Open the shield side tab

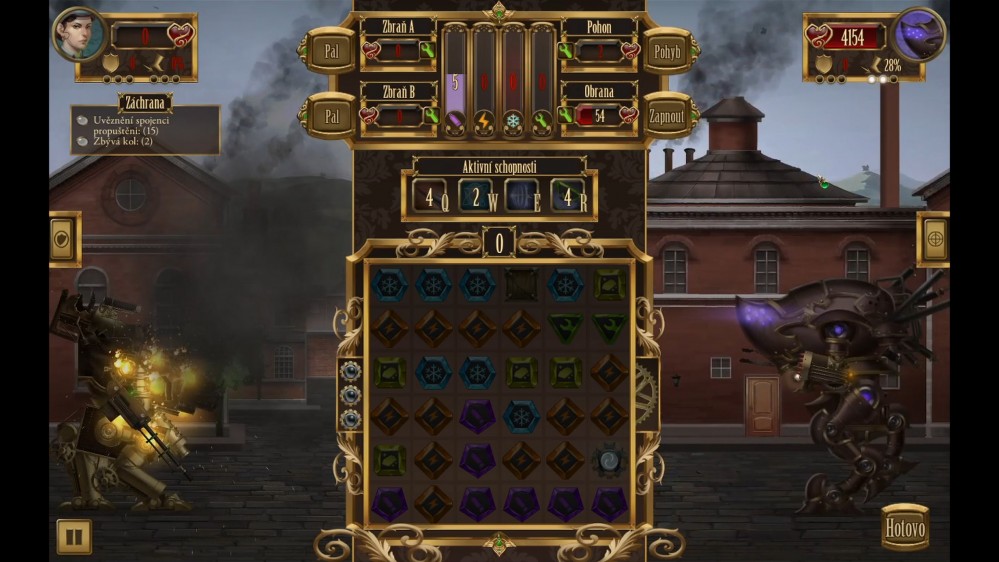click(x=64, y=240)
